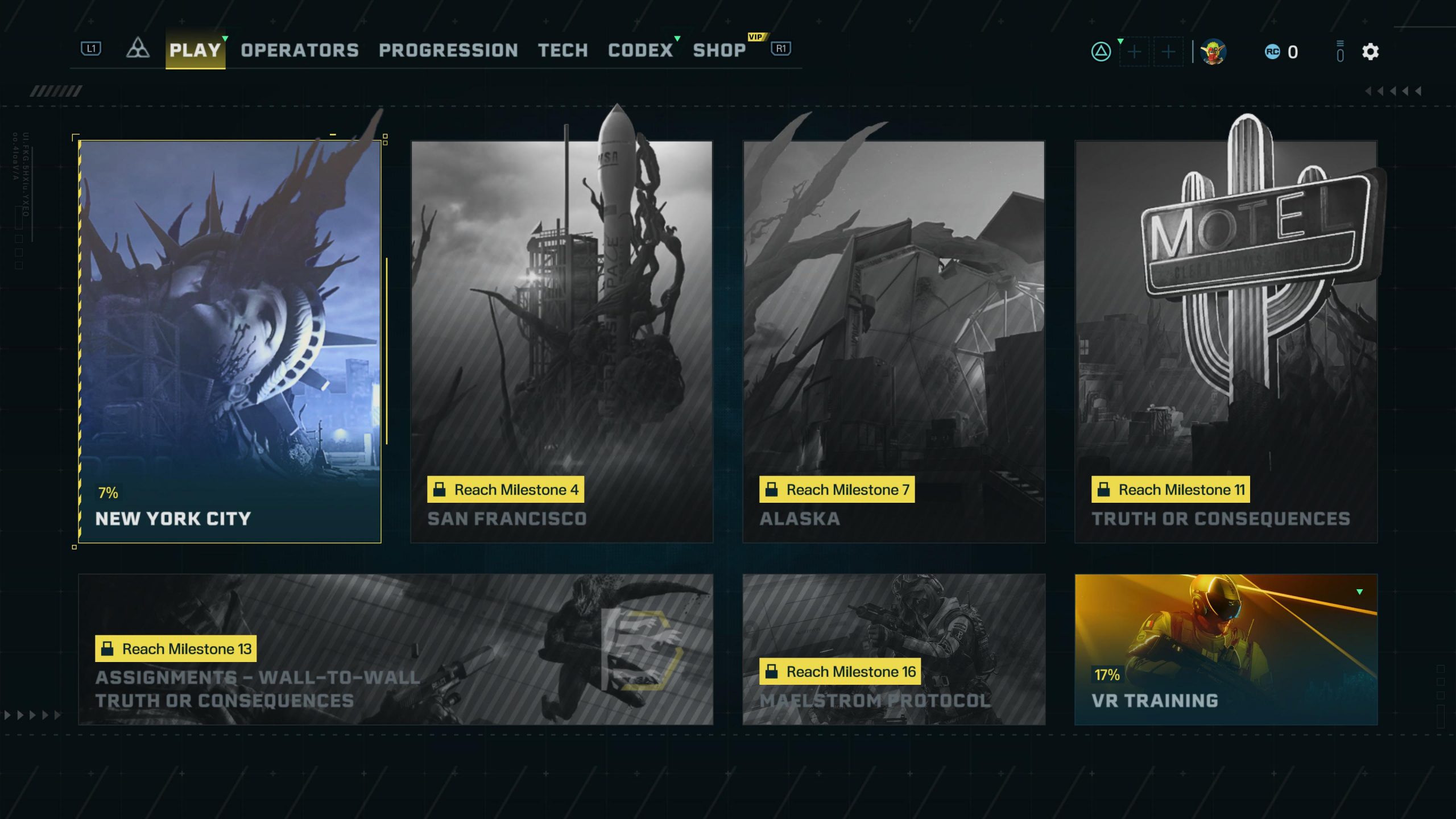Click the triangle logo home icon
The height and width of the screenshot is (819, 1456).
coord(138,49)
